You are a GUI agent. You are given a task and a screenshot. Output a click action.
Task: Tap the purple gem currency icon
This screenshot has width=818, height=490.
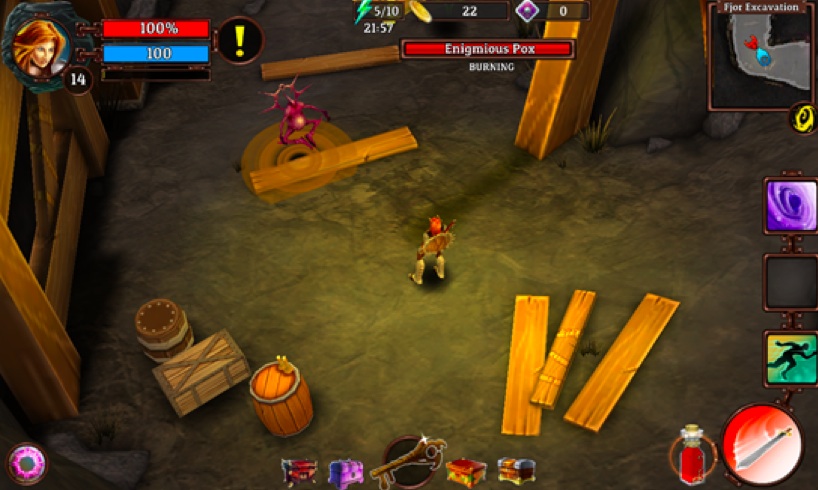click(x=528, y=11)
